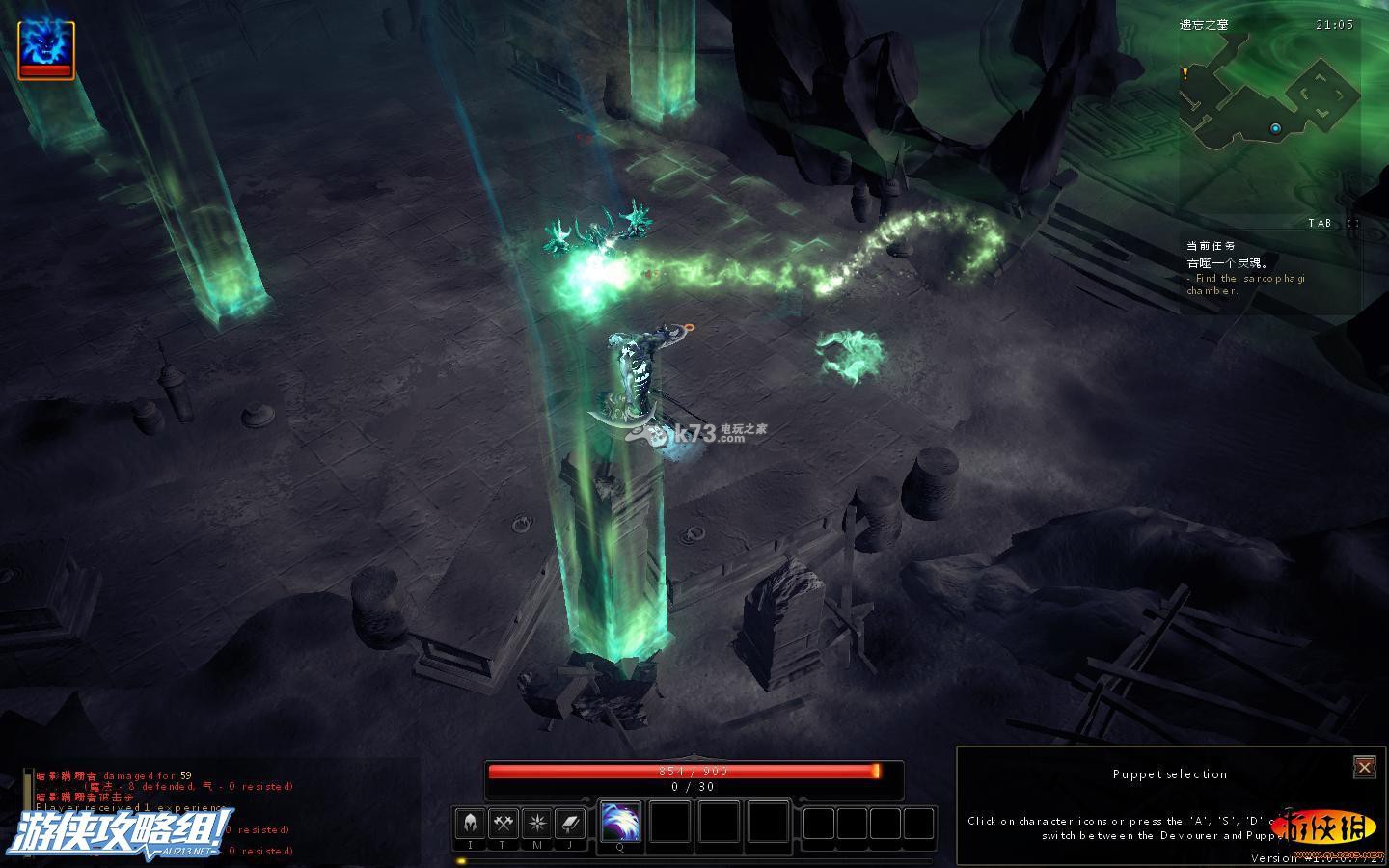Expand the minimap using the small square icon
Image resolution: width=1389 pixels, height=868 pixels.
[1353, 223]
